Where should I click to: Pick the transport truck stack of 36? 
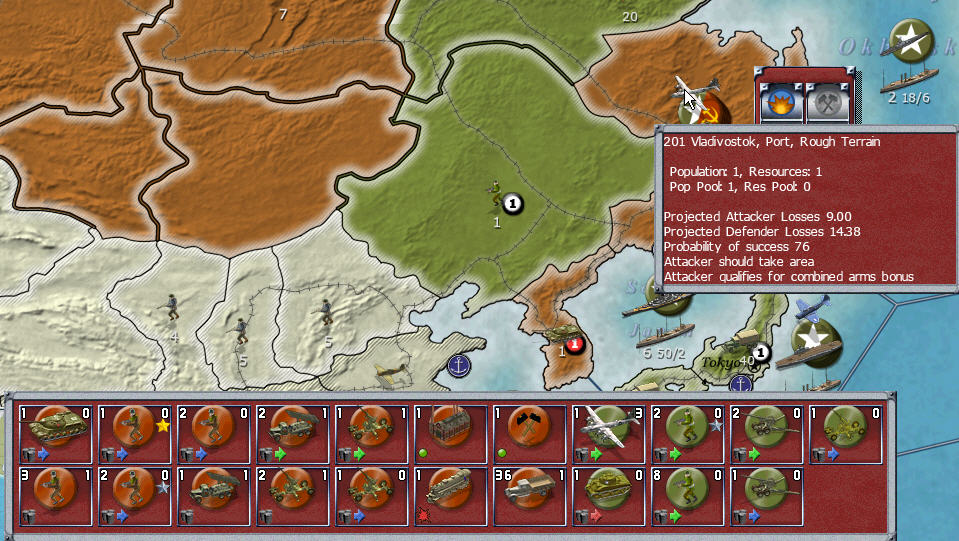[x=530, y=495]
